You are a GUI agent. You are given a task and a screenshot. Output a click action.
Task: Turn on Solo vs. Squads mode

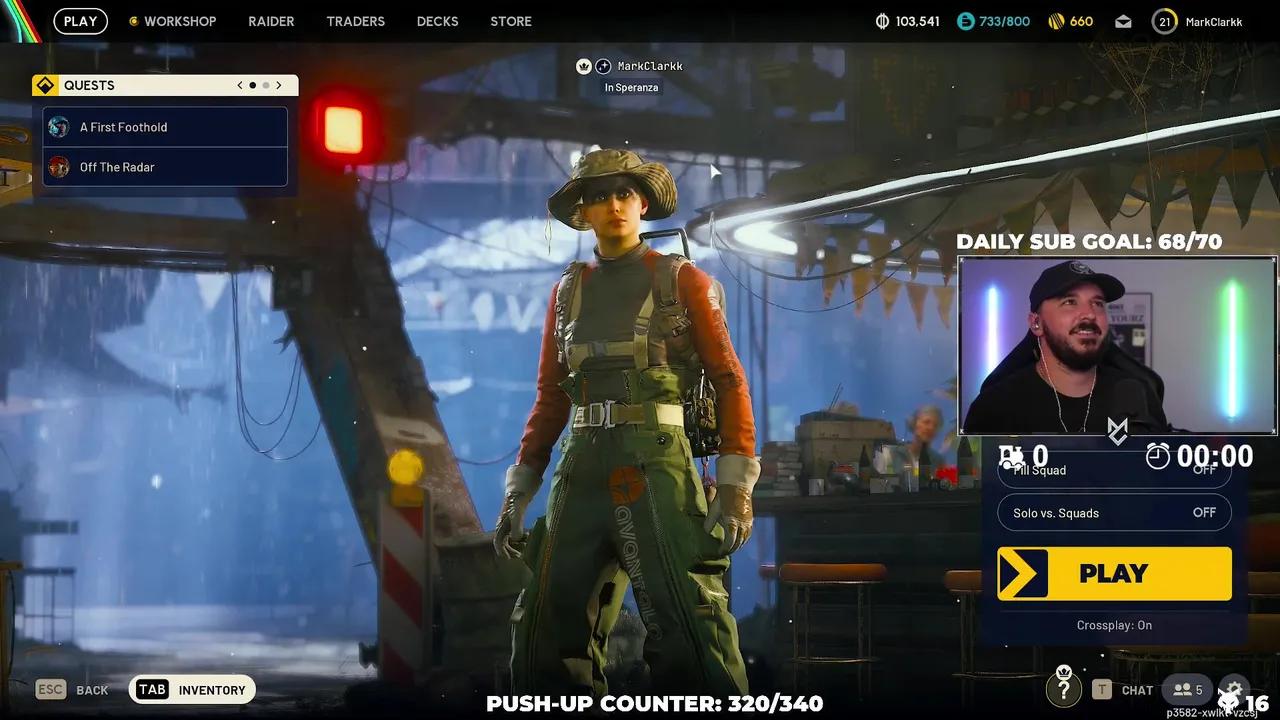pyautogui.click(x=1114, y=512)
